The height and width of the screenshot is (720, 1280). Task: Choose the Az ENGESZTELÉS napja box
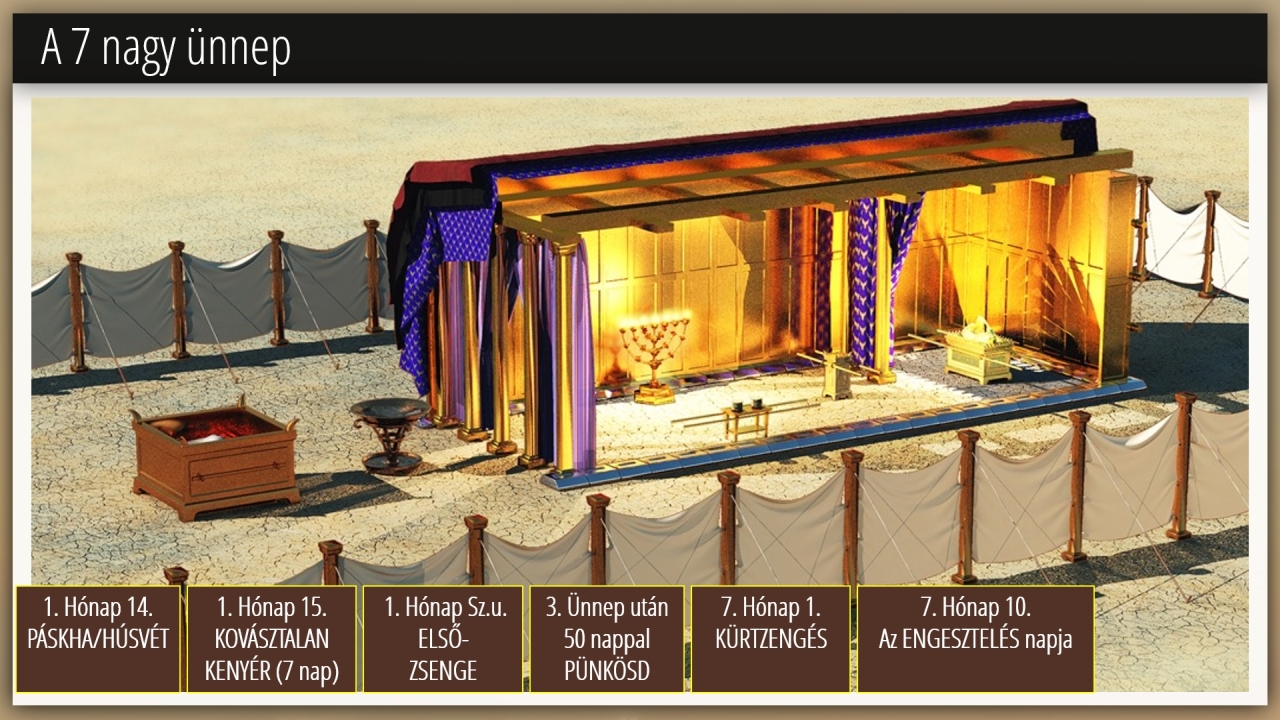pyautogui.click(x=975, y=639)
